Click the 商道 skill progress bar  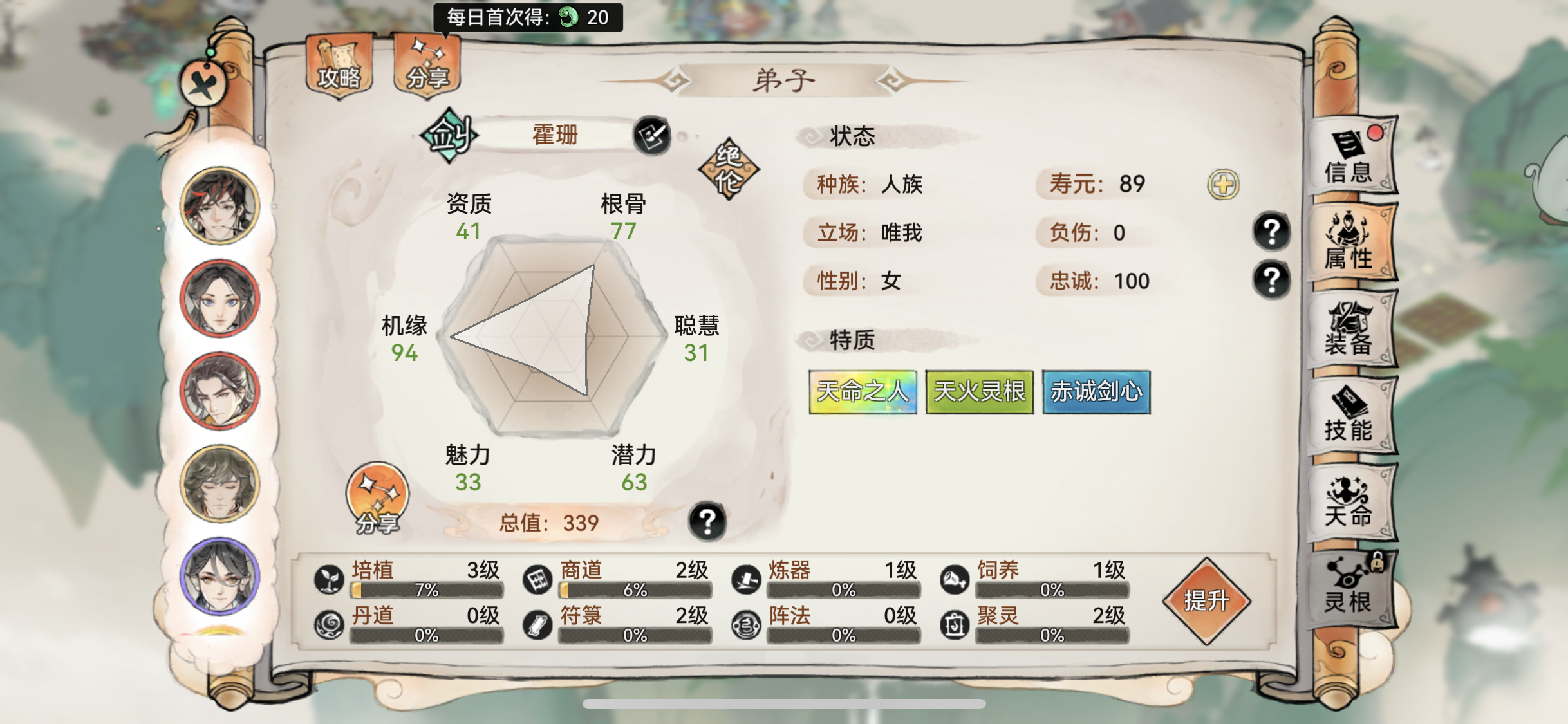[x=636, y=589]
